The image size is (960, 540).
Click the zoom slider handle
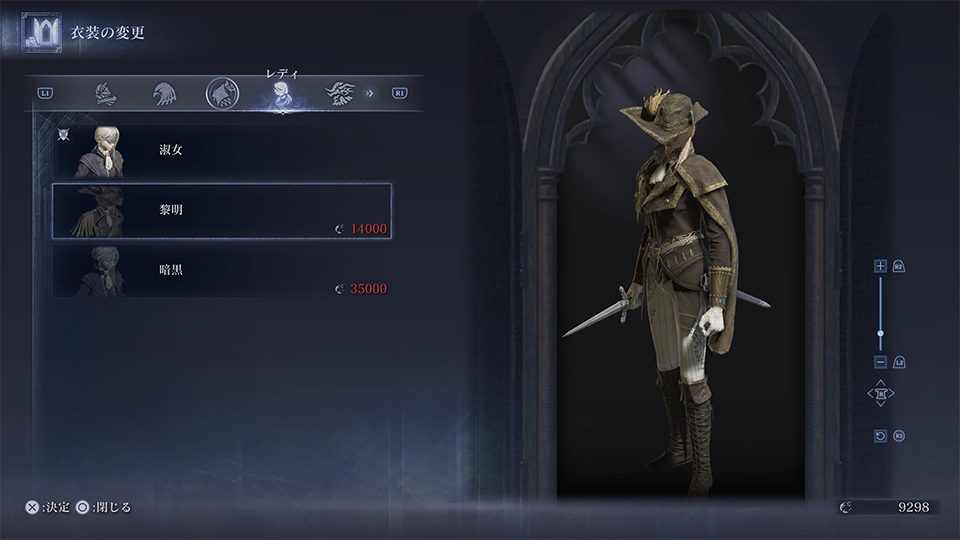880,333
